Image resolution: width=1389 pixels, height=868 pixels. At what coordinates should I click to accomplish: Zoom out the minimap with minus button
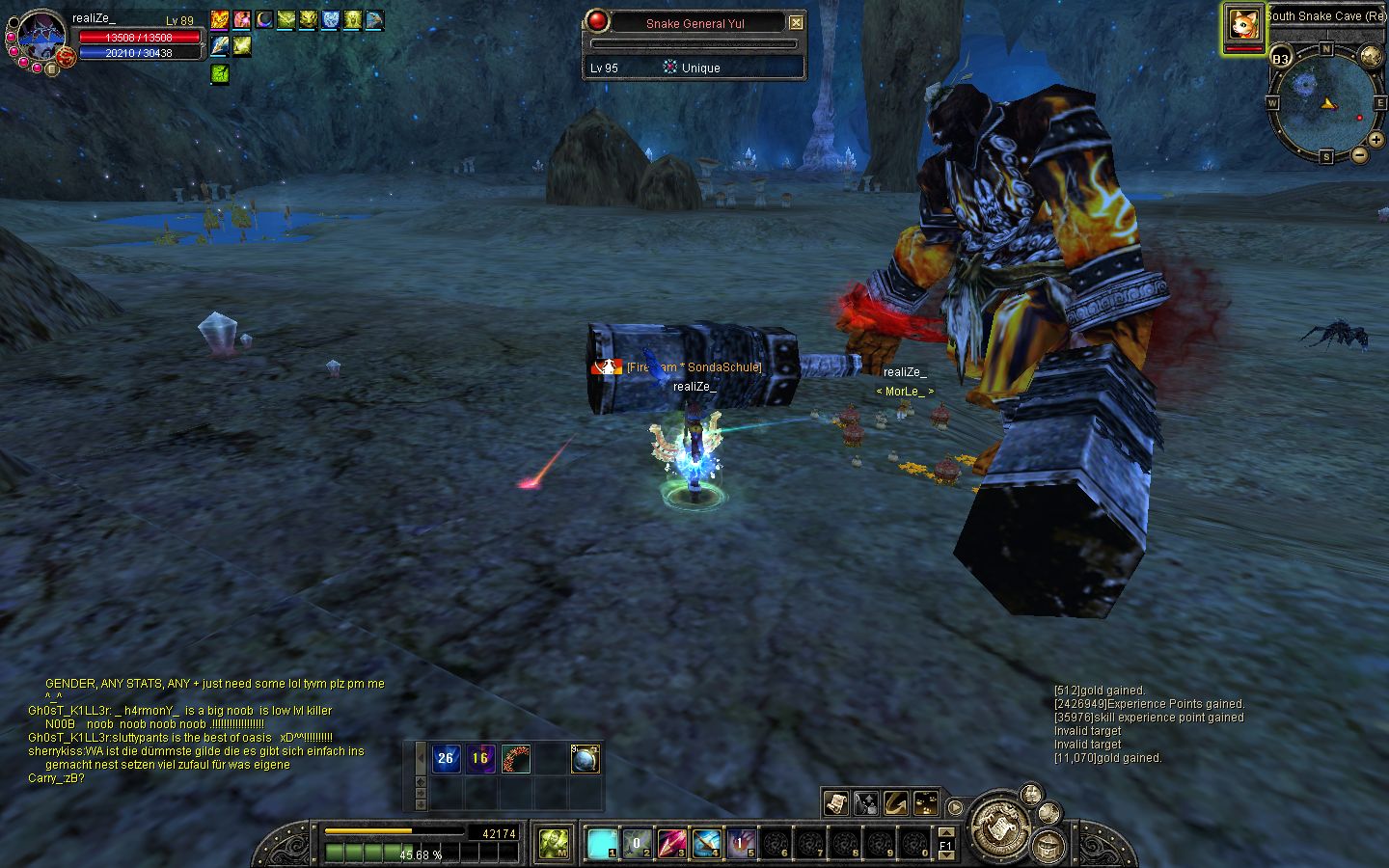1359,154
